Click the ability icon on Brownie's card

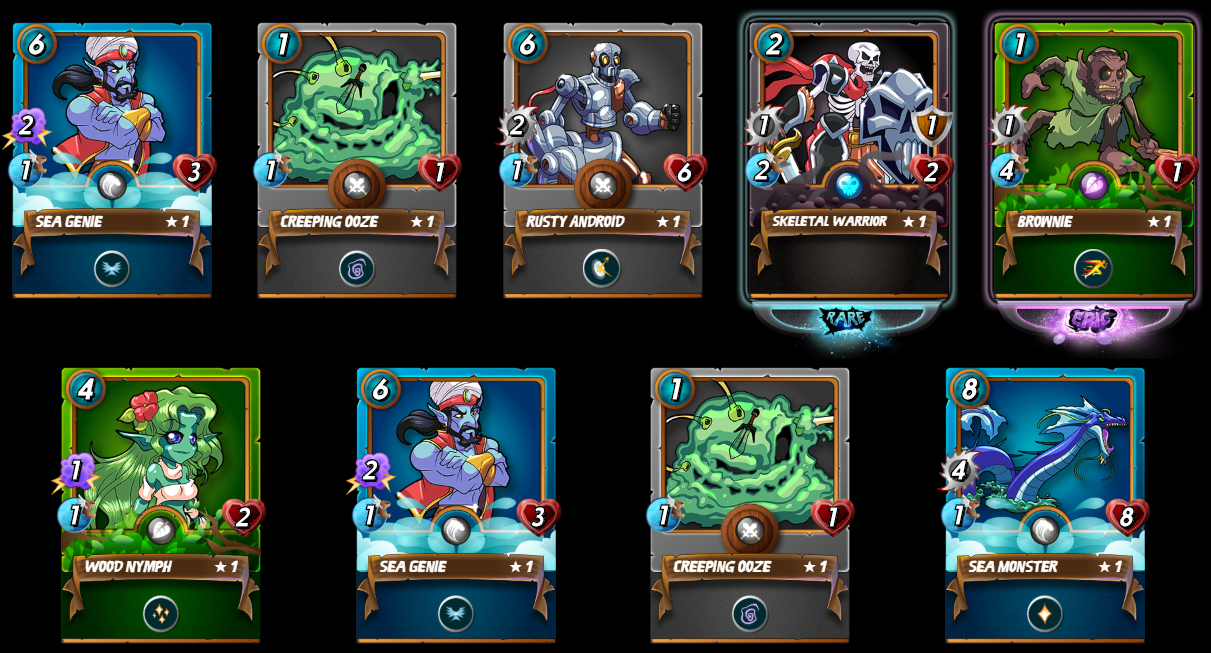[1093, 268]
